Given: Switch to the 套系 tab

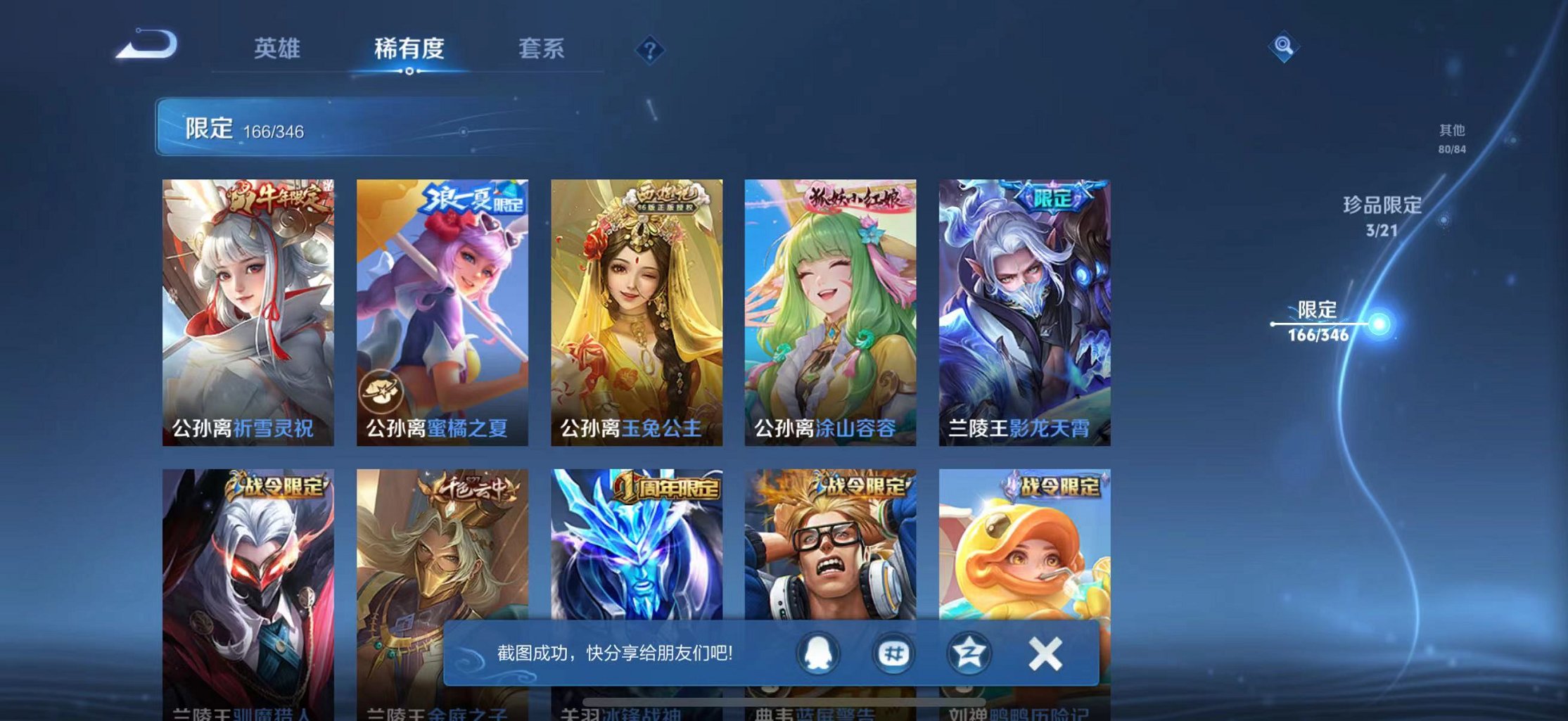Looking at the screenshot, I should coord(541,49).
